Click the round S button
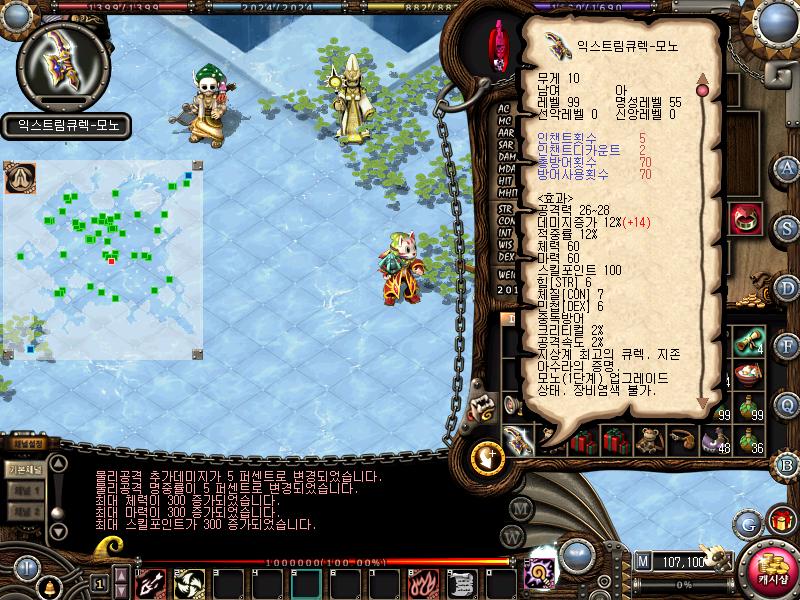Screen dimensions: 800x600 788,227
